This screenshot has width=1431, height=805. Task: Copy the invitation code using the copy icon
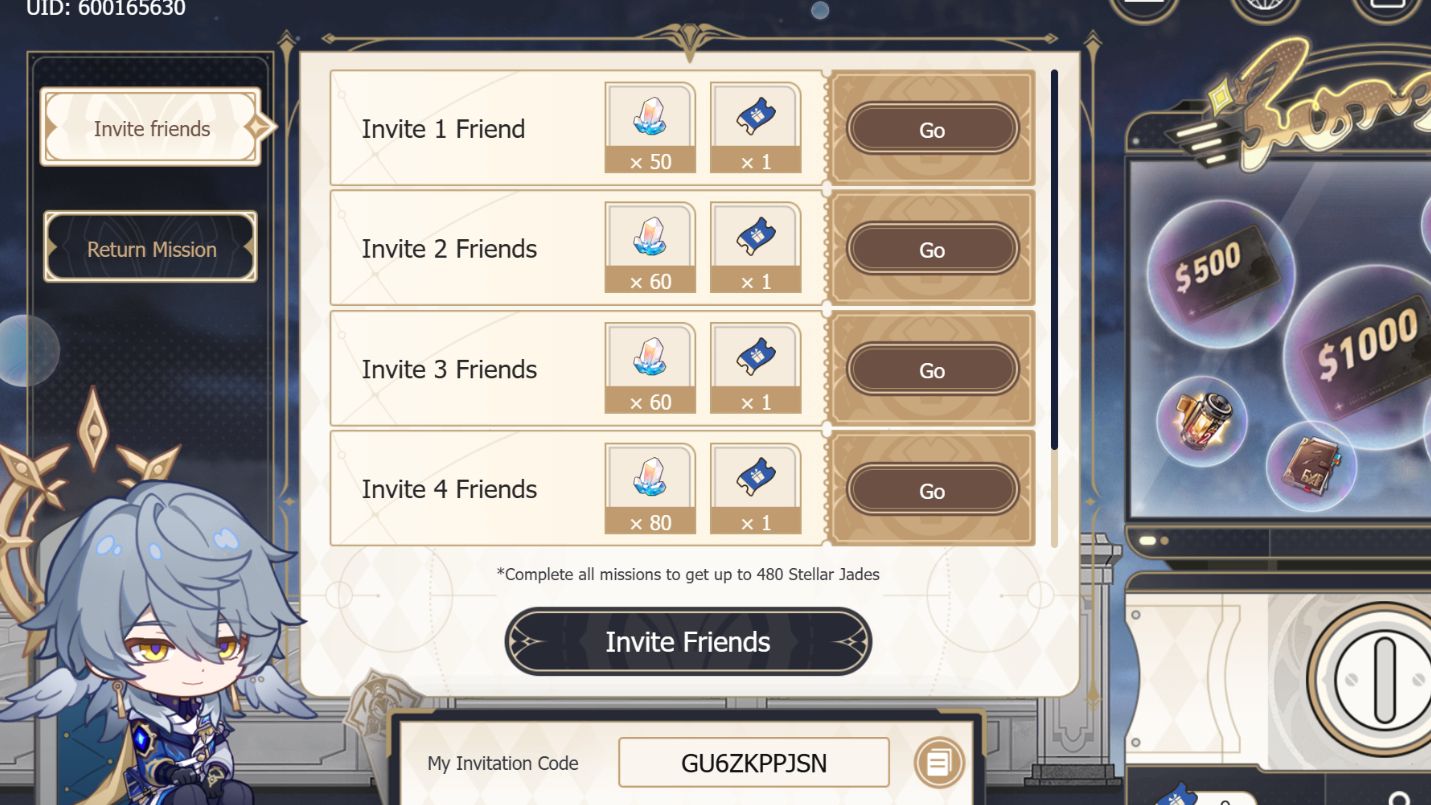(940, 762)
